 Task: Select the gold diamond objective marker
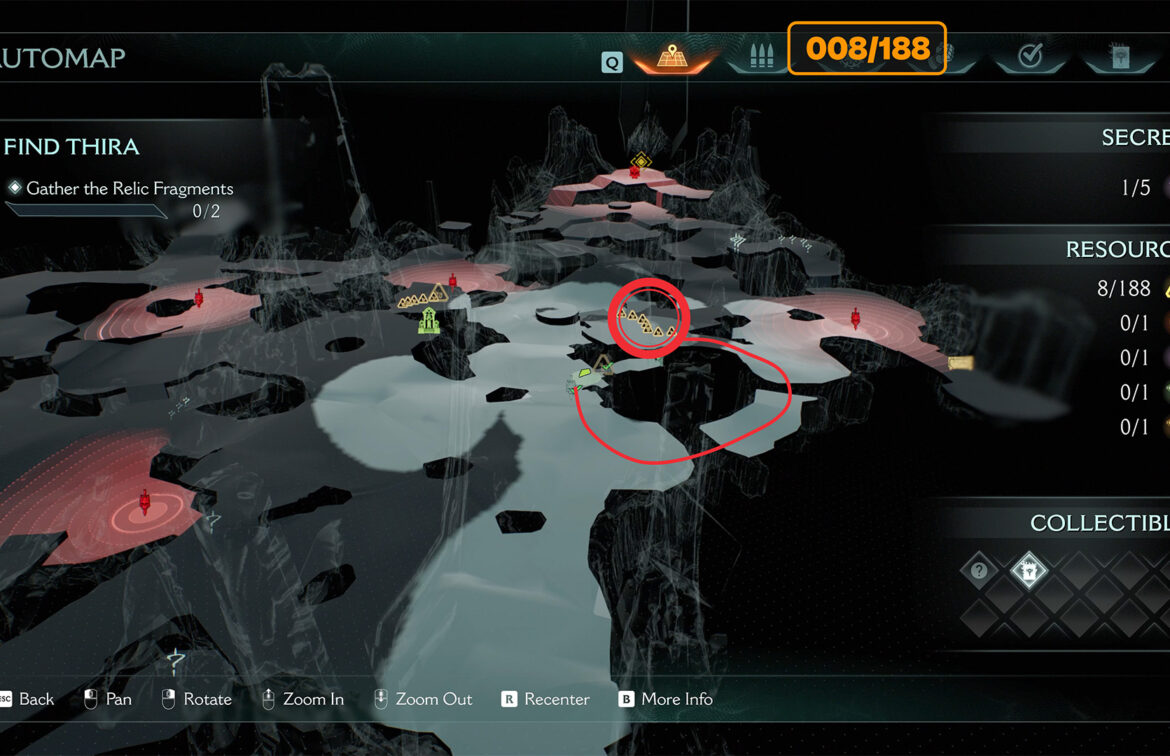click(x=641, y=160)
